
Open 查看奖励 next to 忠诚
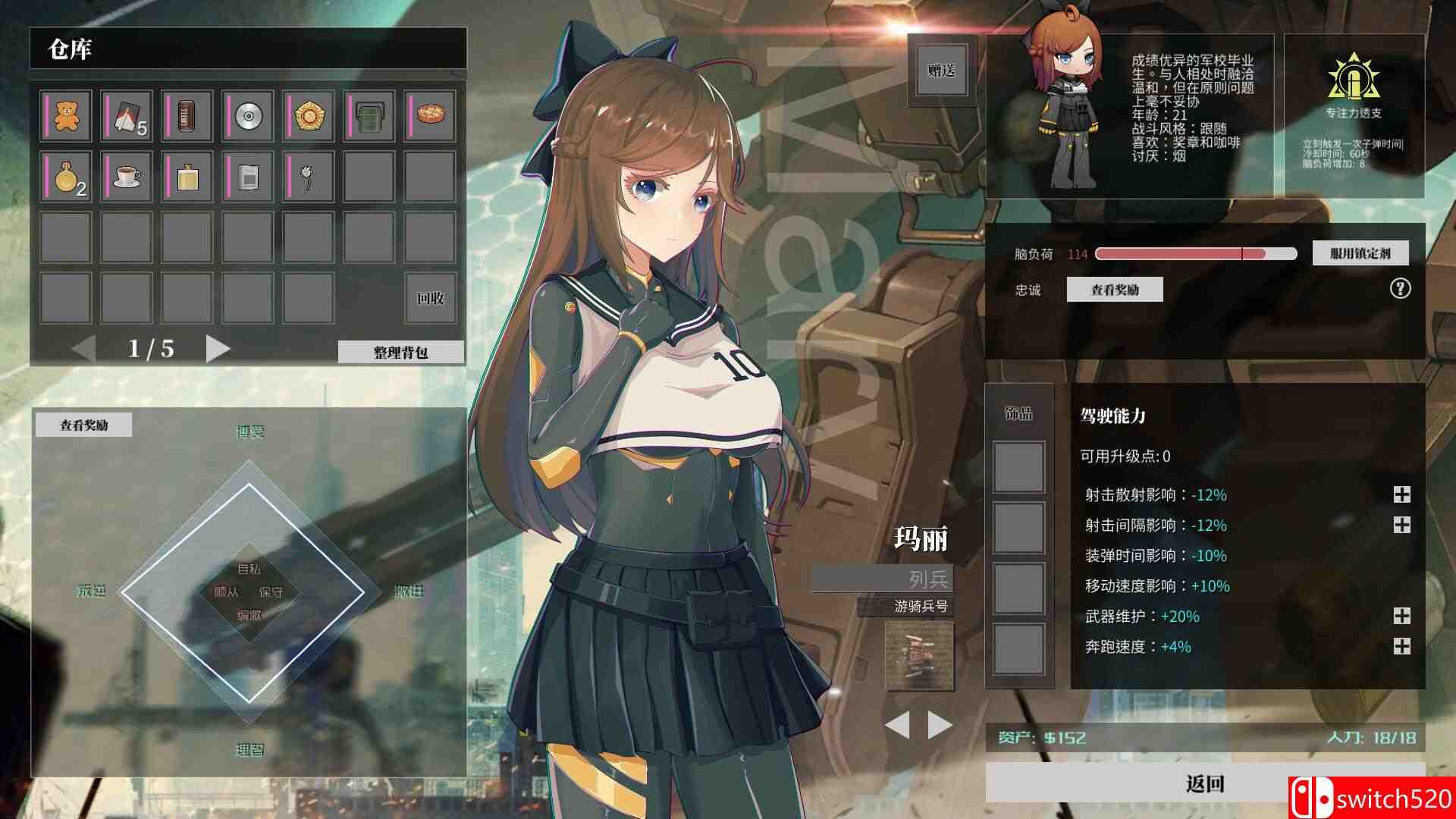coord(1113,290)
